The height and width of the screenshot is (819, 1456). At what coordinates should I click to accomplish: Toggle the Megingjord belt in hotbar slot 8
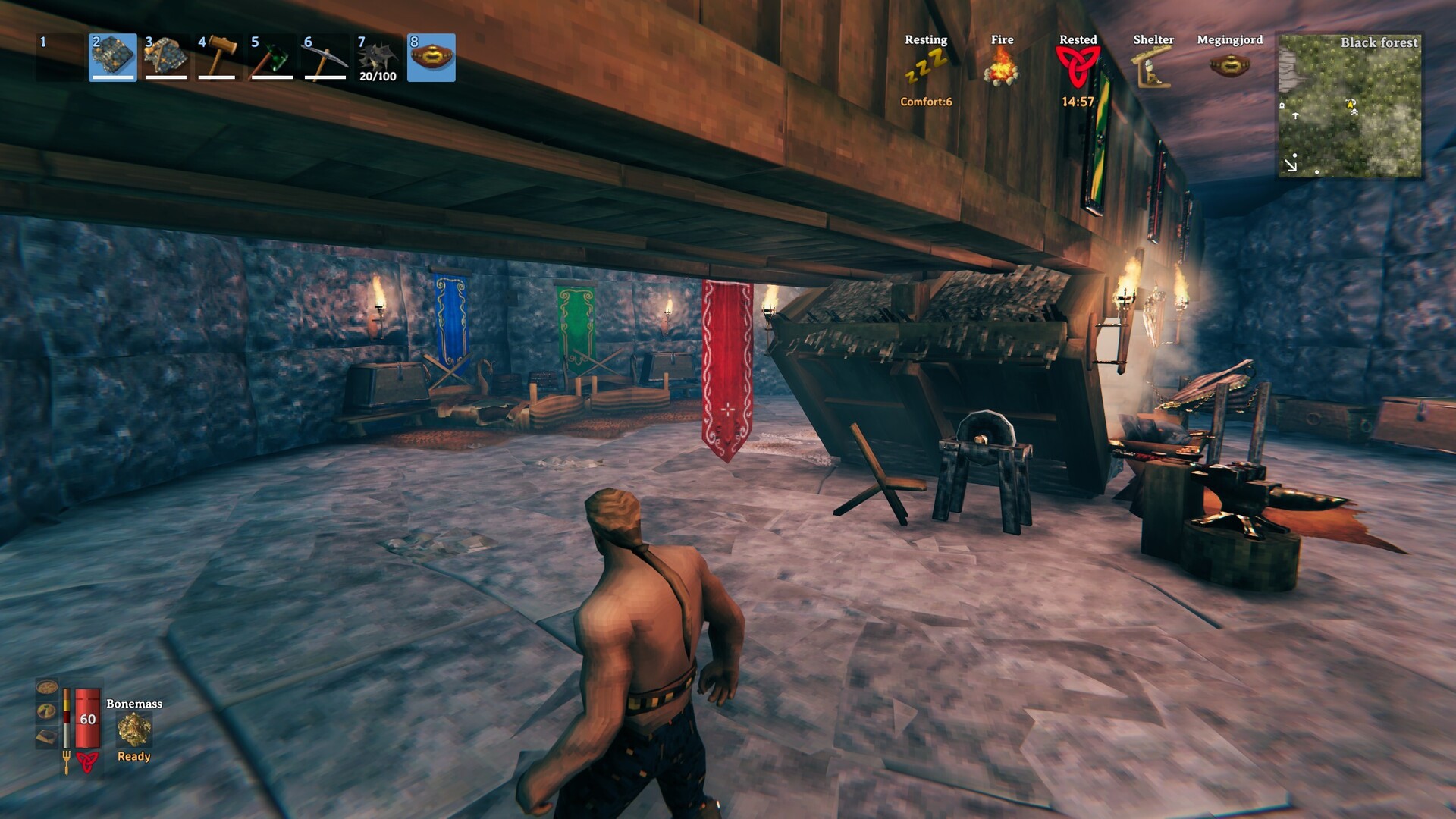coord(431,57)
